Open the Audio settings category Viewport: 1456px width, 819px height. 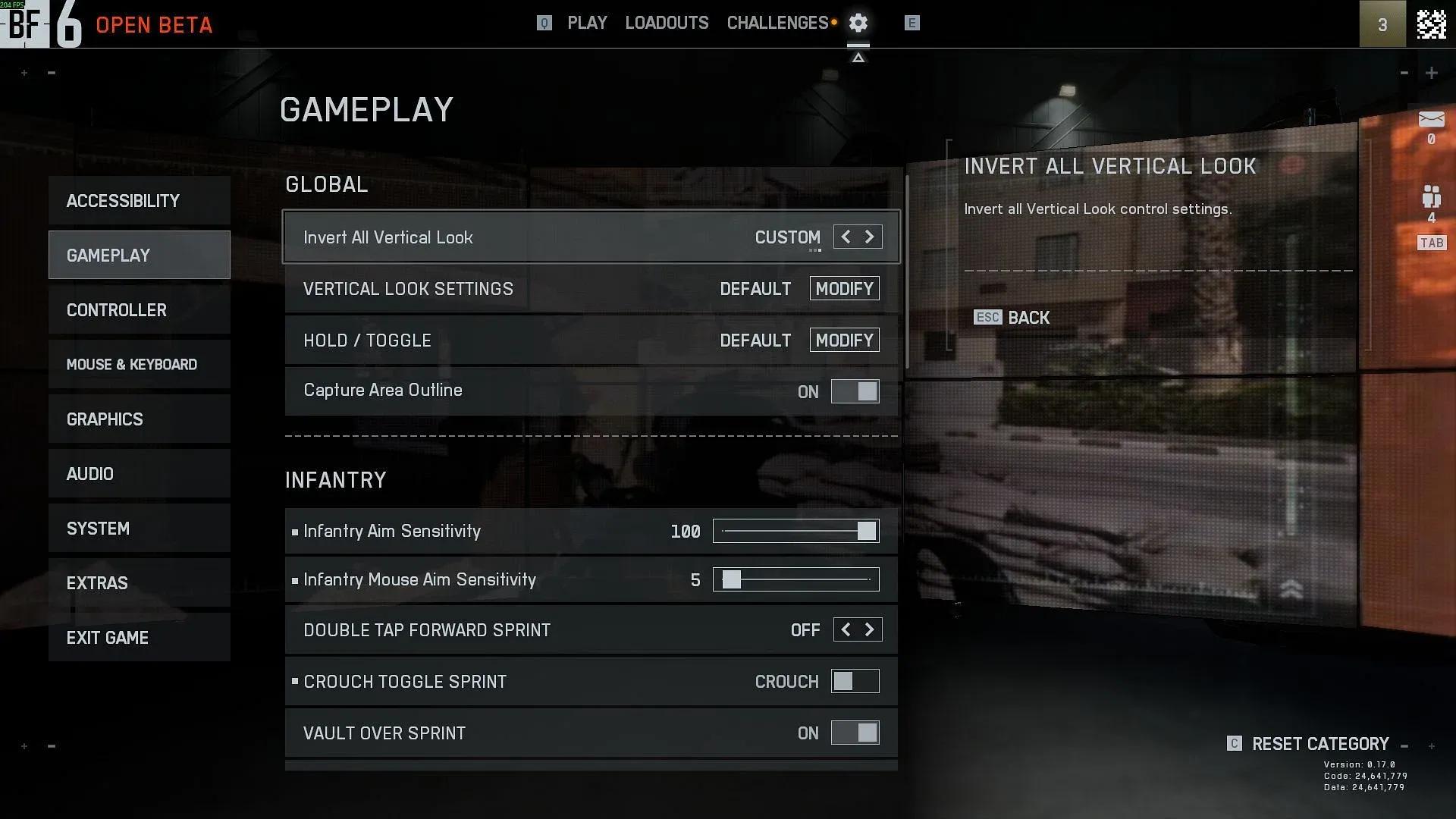(139, 474)
